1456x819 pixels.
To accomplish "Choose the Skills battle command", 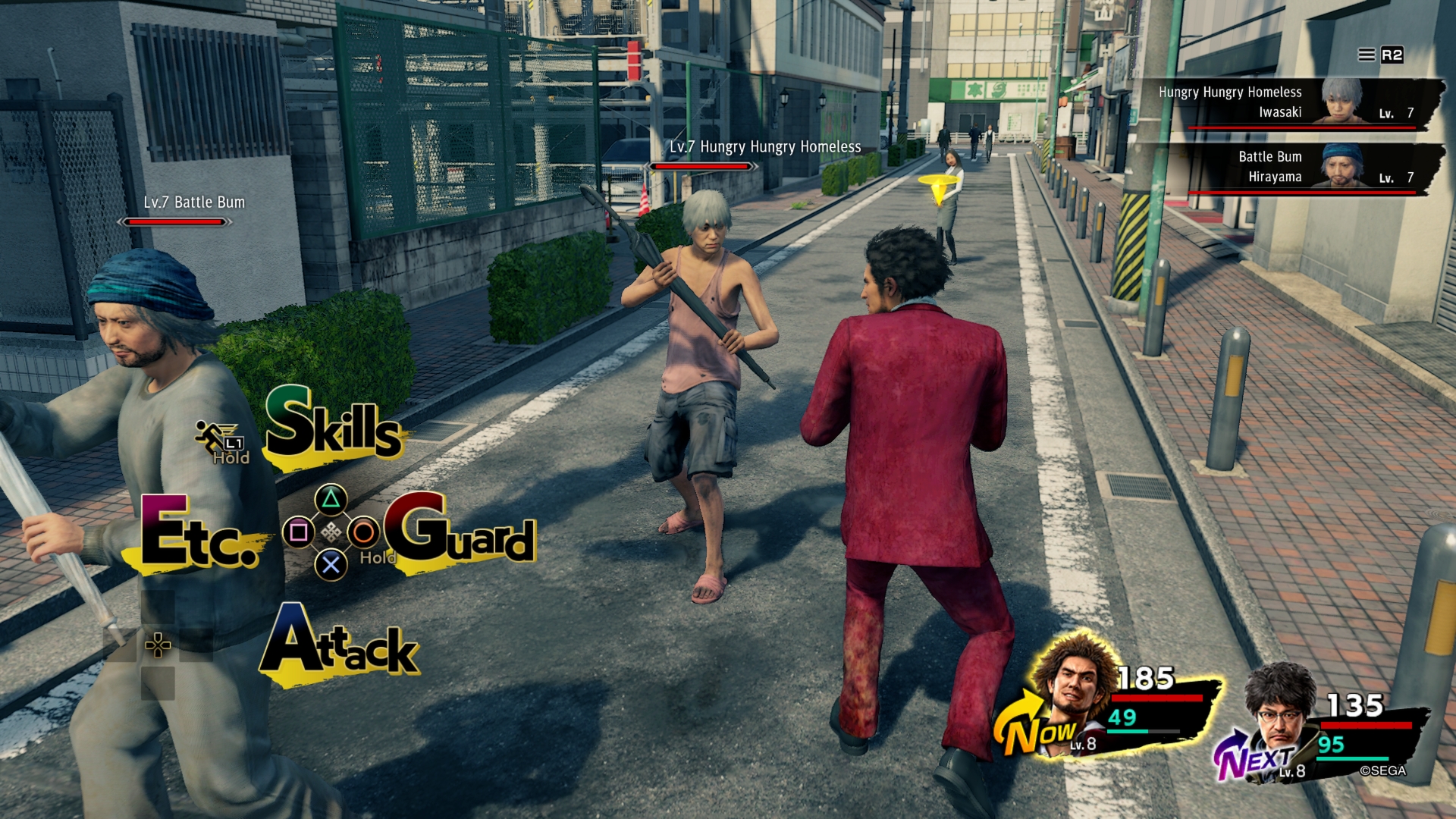I will click(334, 425).
